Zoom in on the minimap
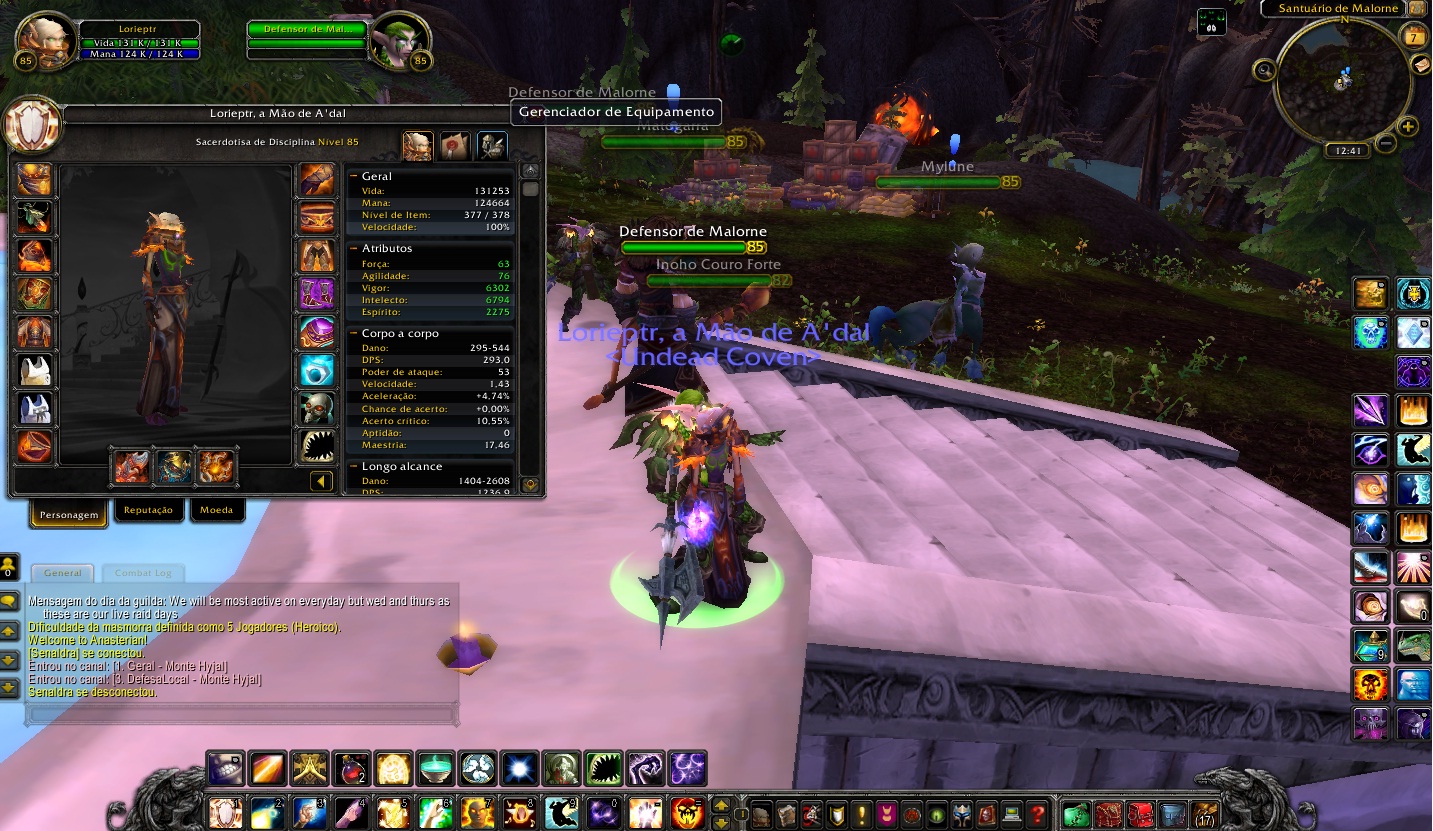 1408,127
